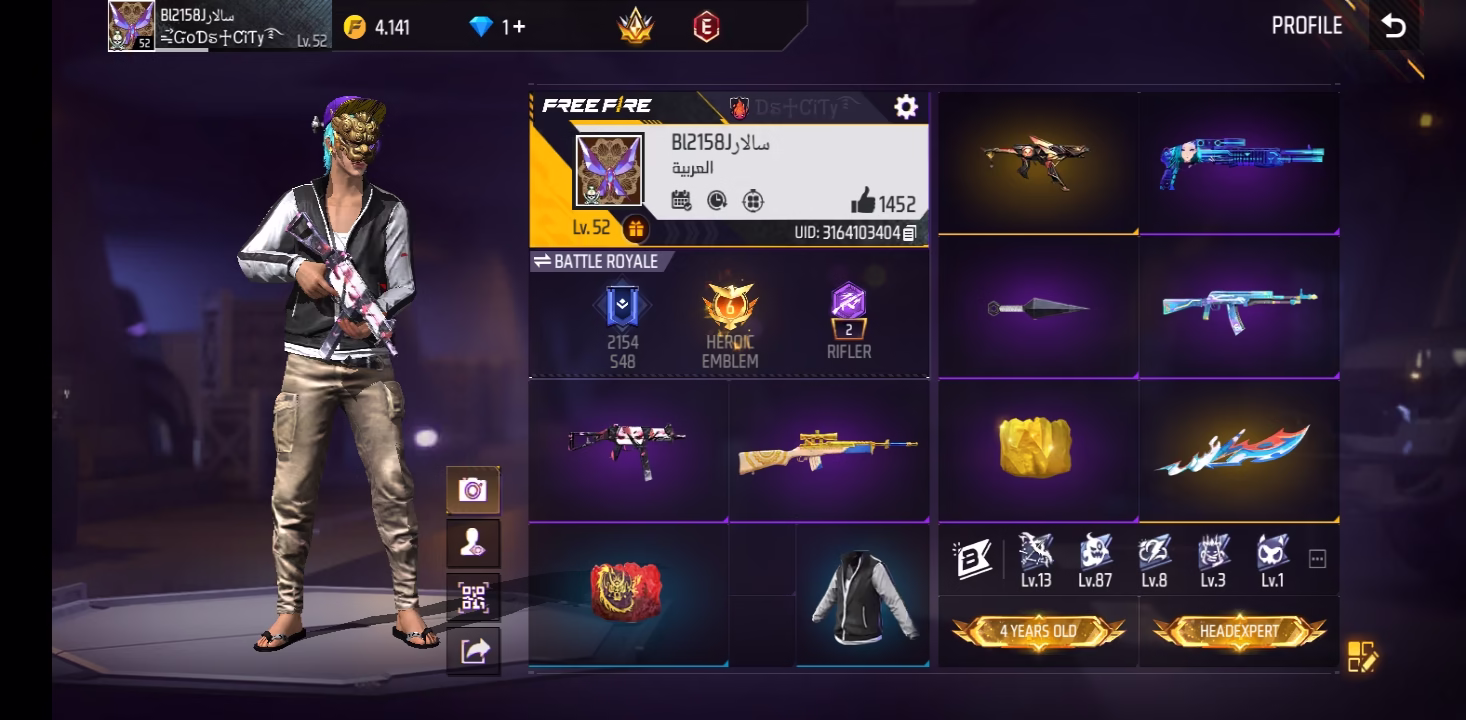Tap the camera screenshot button
Image resolution: width=1466 pixels, height=720 pixels.
coord(473,490)
